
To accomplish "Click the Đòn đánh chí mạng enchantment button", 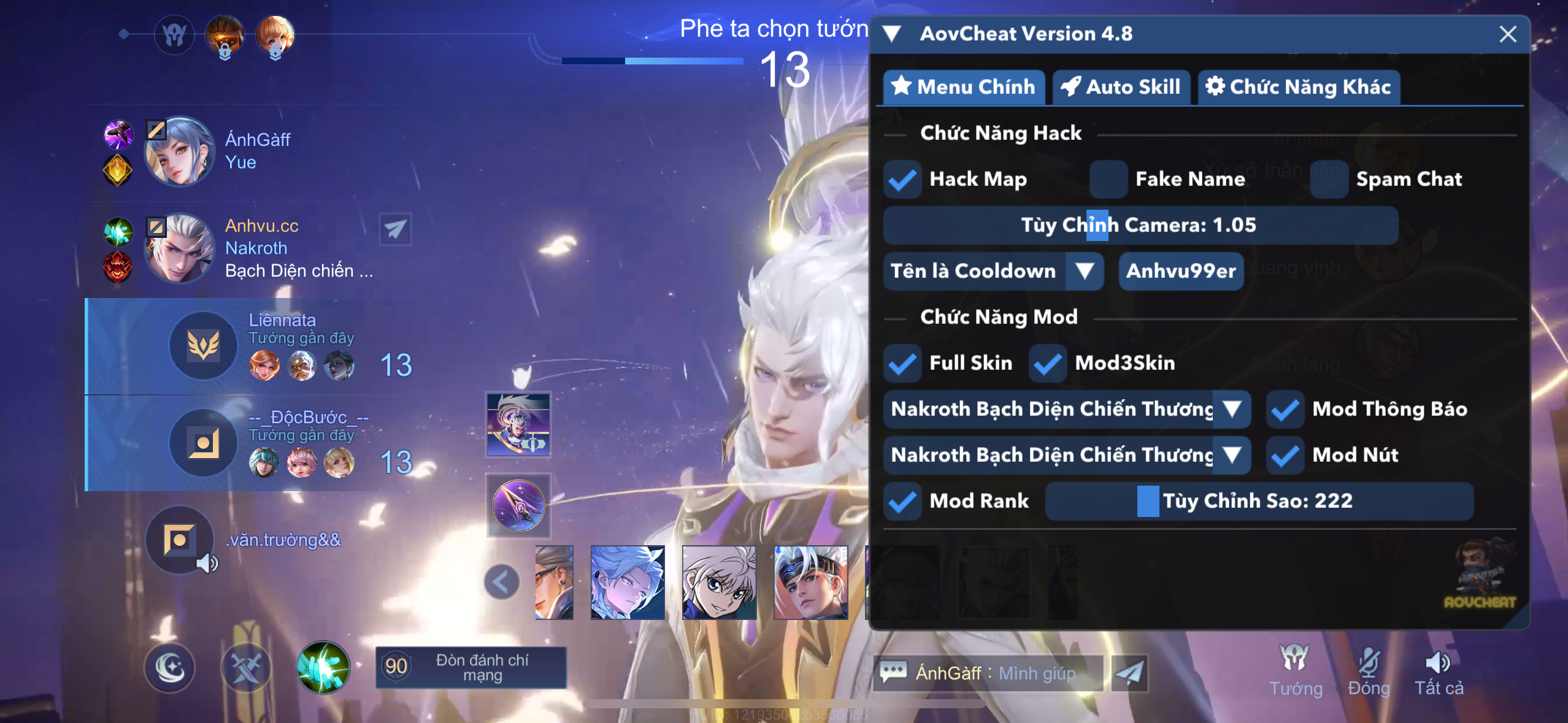I will pos(471,668).
